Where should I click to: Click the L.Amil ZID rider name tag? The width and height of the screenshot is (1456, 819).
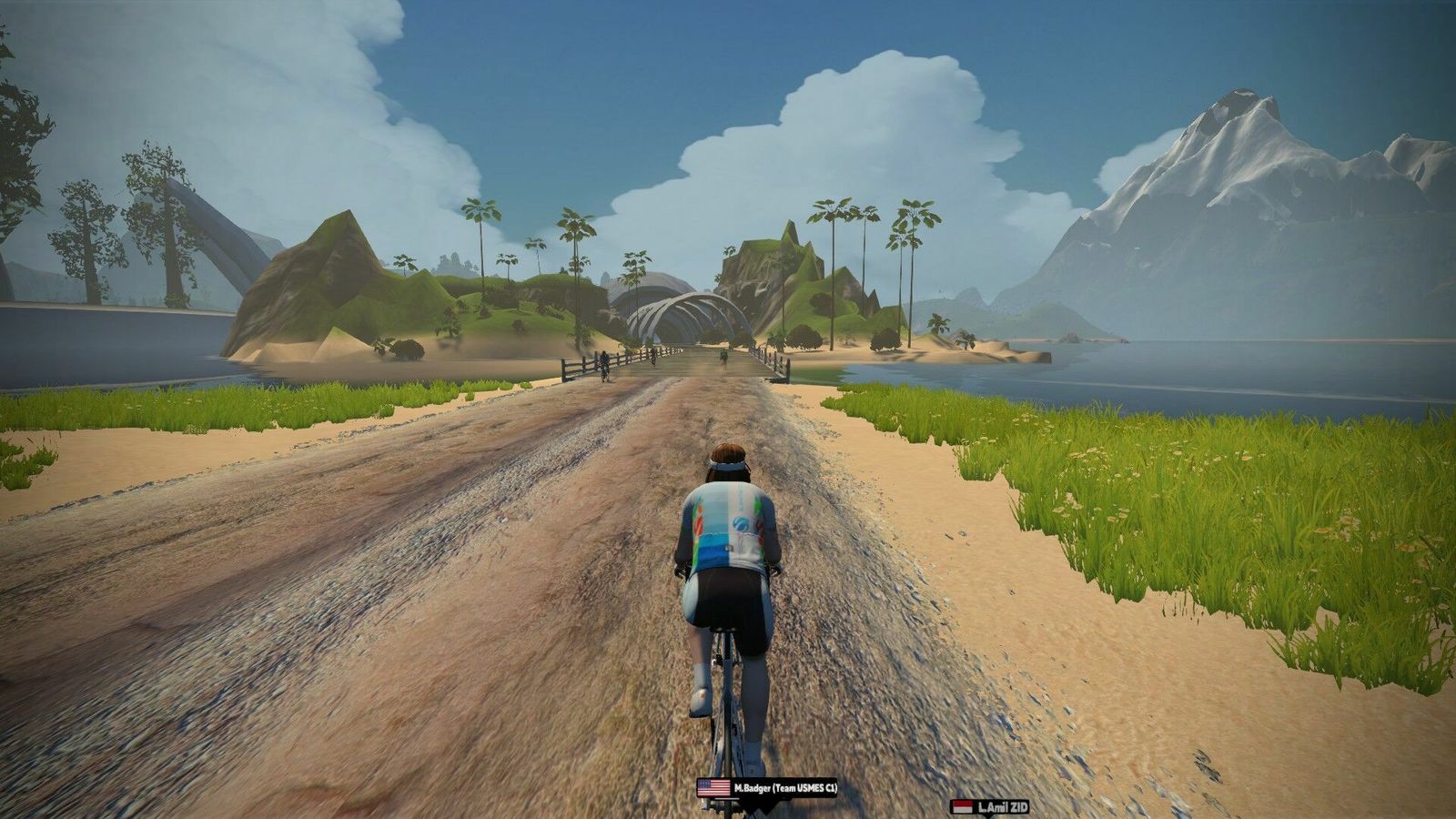pos(991,807)
